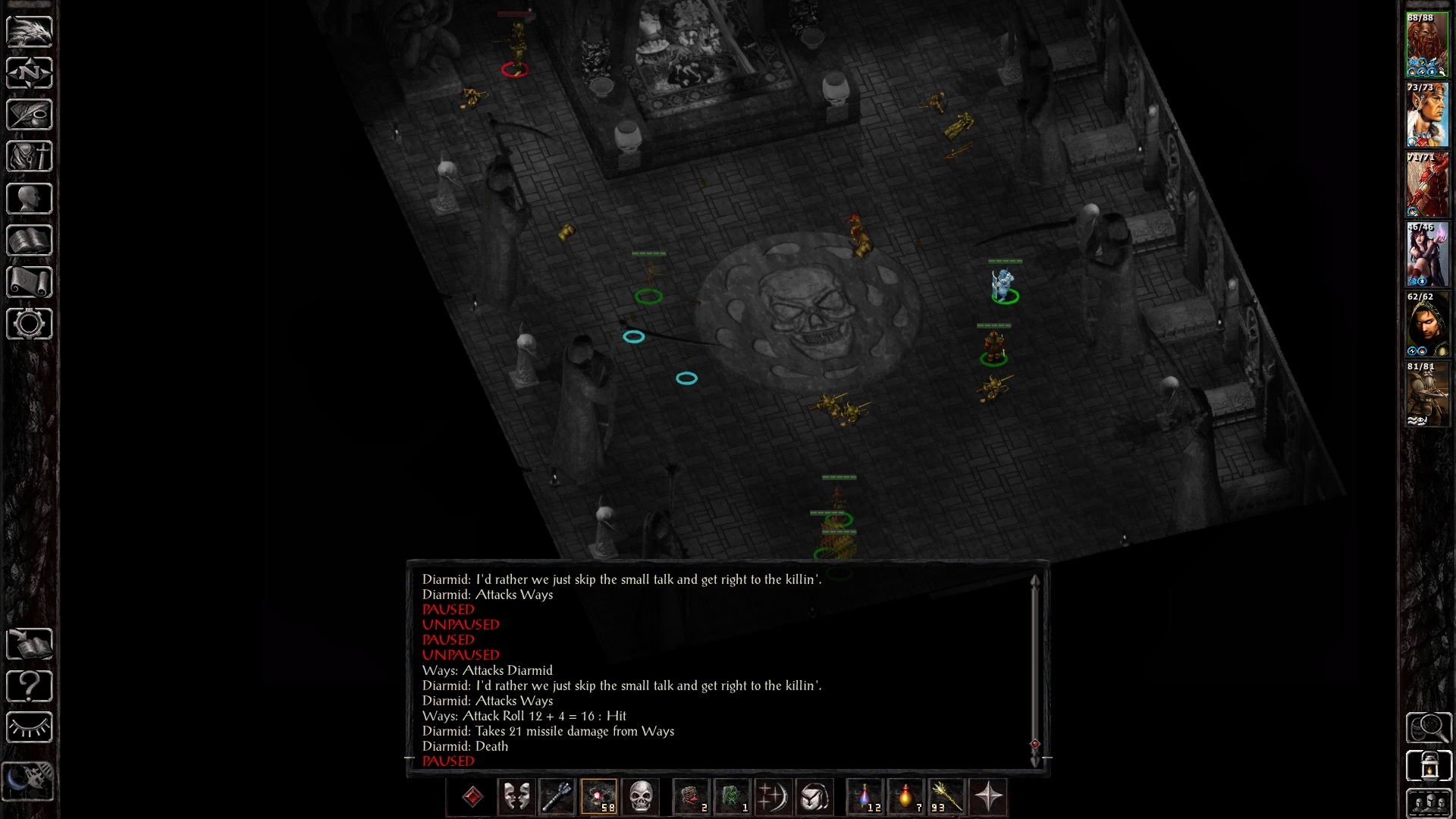This screenshot has height=819, width=1456.
Task: Open the journal quill and inkwell button
Action: click(30, 115)
